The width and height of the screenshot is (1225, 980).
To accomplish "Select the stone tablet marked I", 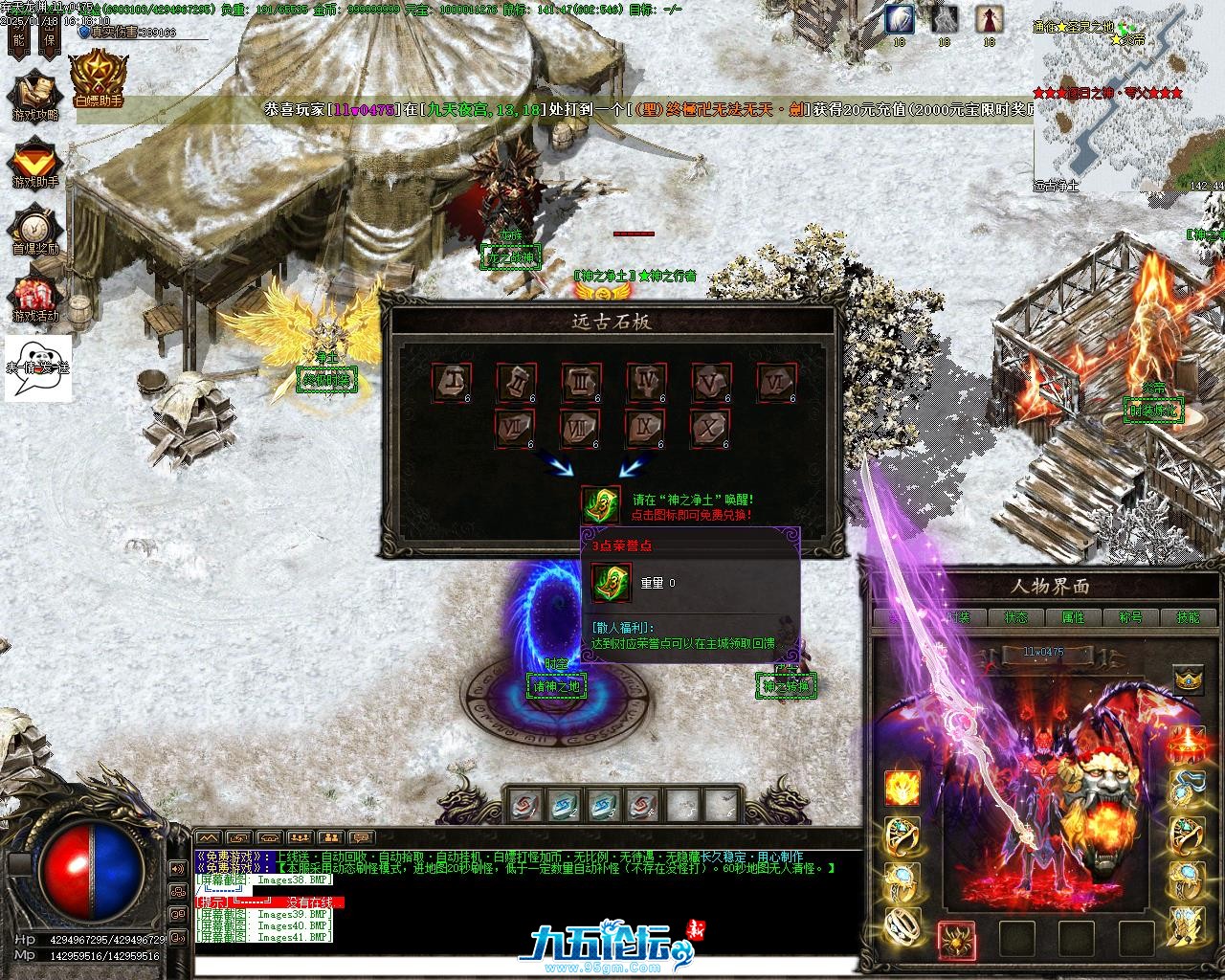I will click(451, 382).
